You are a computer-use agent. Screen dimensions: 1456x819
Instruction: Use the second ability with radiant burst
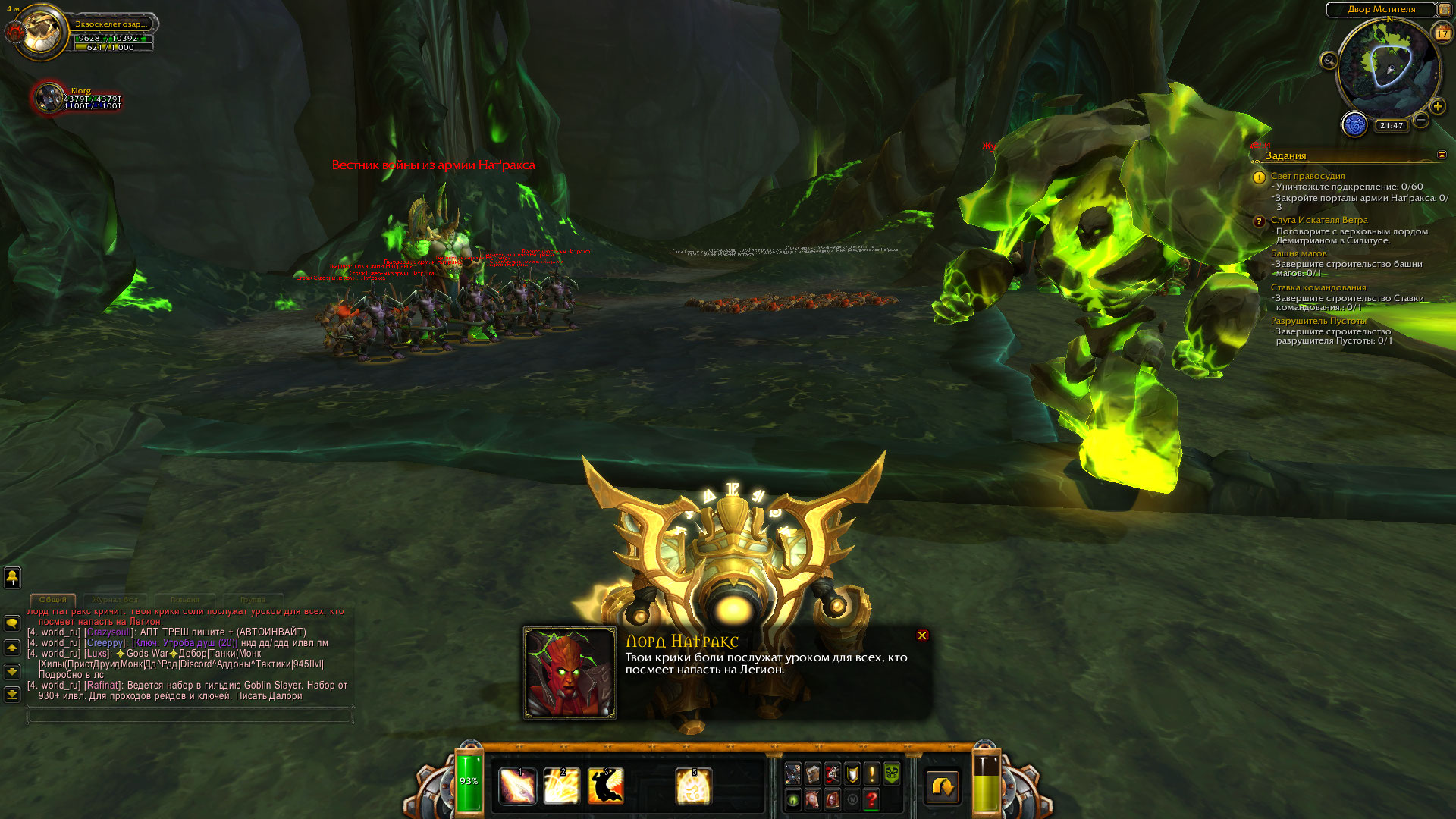pyautogui.click(x=562, y=786)
